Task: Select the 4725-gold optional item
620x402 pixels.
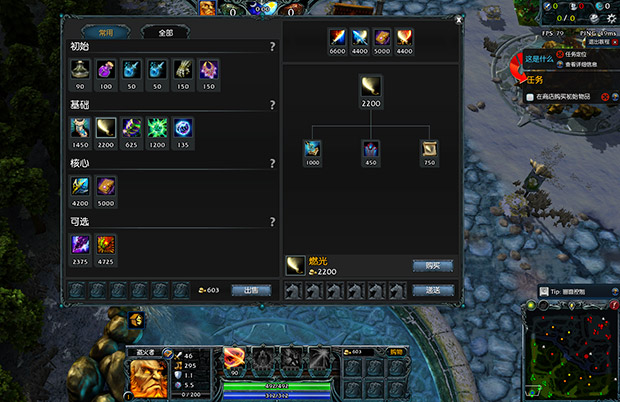Action: click(x=106, y=244)
